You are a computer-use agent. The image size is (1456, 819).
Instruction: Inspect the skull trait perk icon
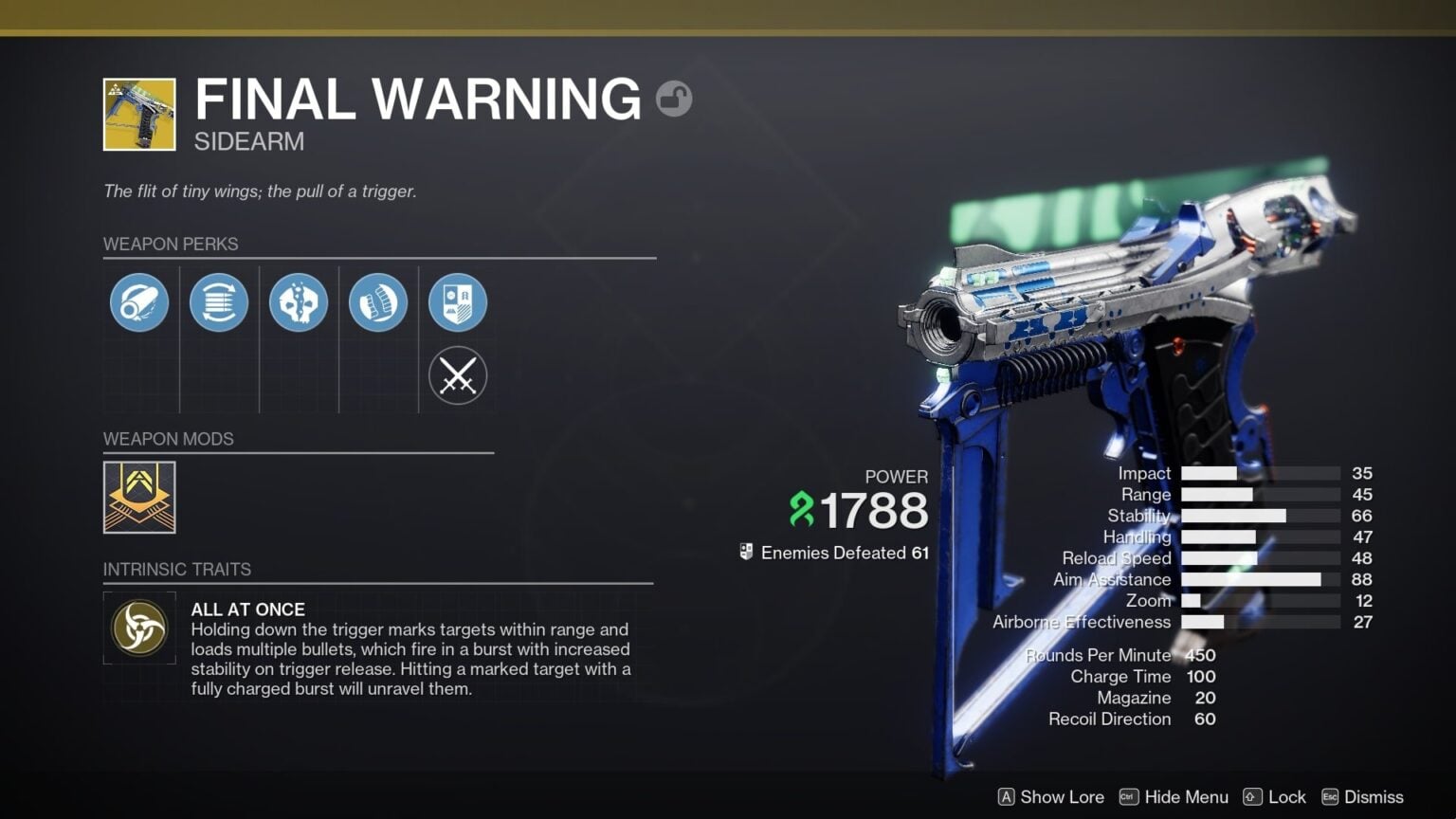click(299, 301)
